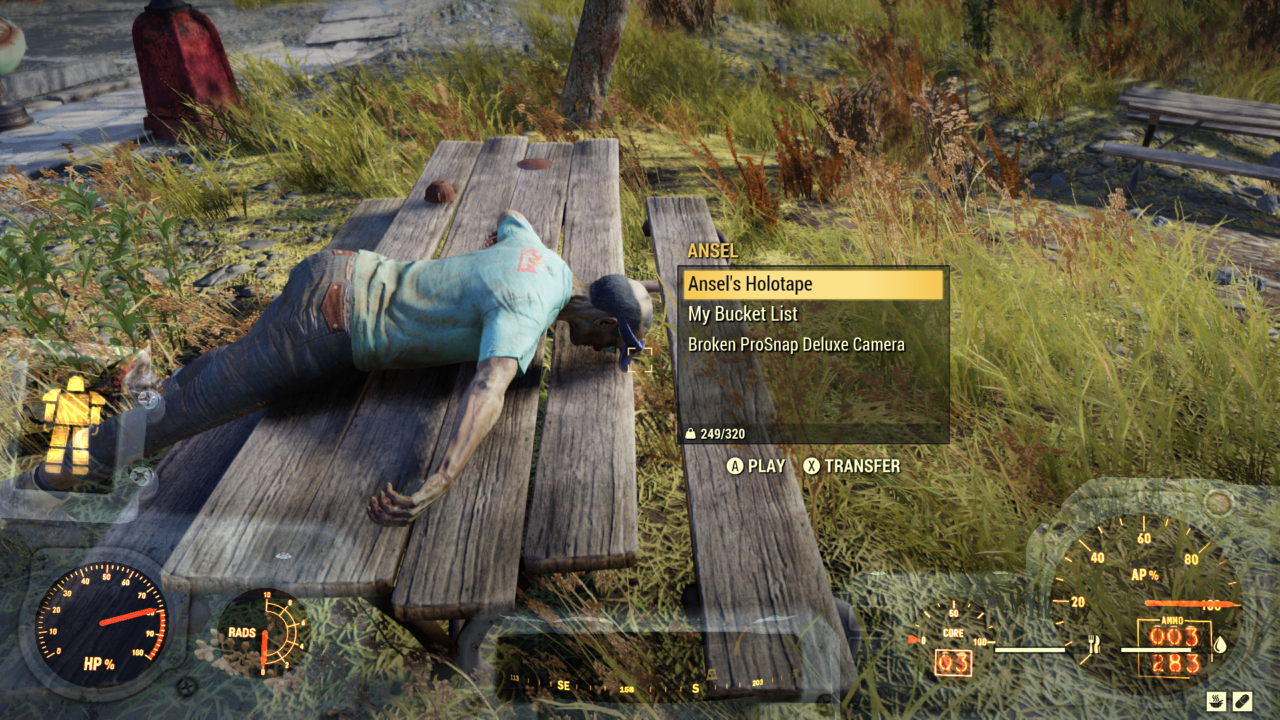Click the A button prompt circle

click(x=736, y=466)
